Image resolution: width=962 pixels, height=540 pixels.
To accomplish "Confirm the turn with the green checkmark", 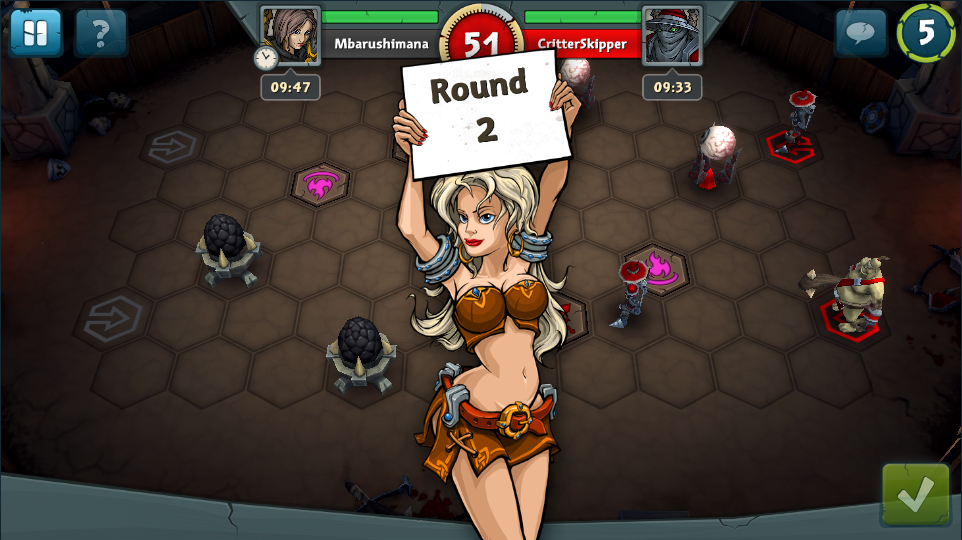I will pos(915,494).
